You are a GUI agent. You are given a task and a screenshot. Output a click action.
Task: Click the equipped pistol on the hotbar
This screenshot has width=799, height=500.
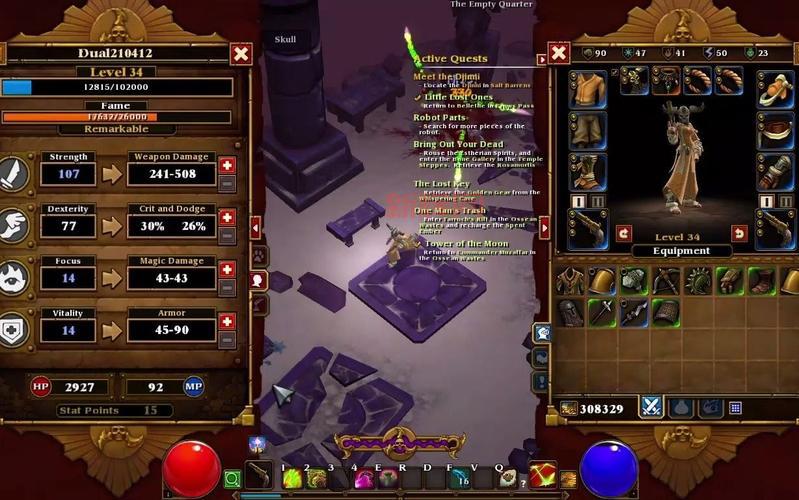click(x=259, y=477)
